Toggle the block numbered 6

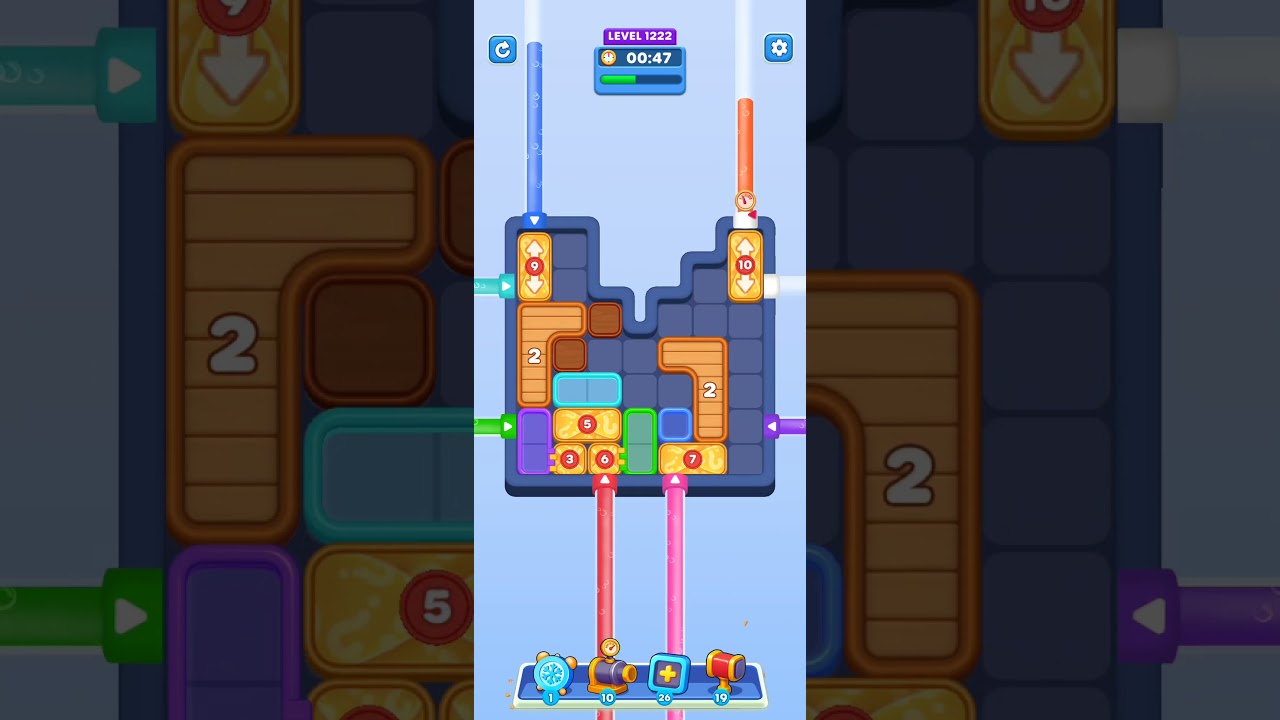point(604,459)
